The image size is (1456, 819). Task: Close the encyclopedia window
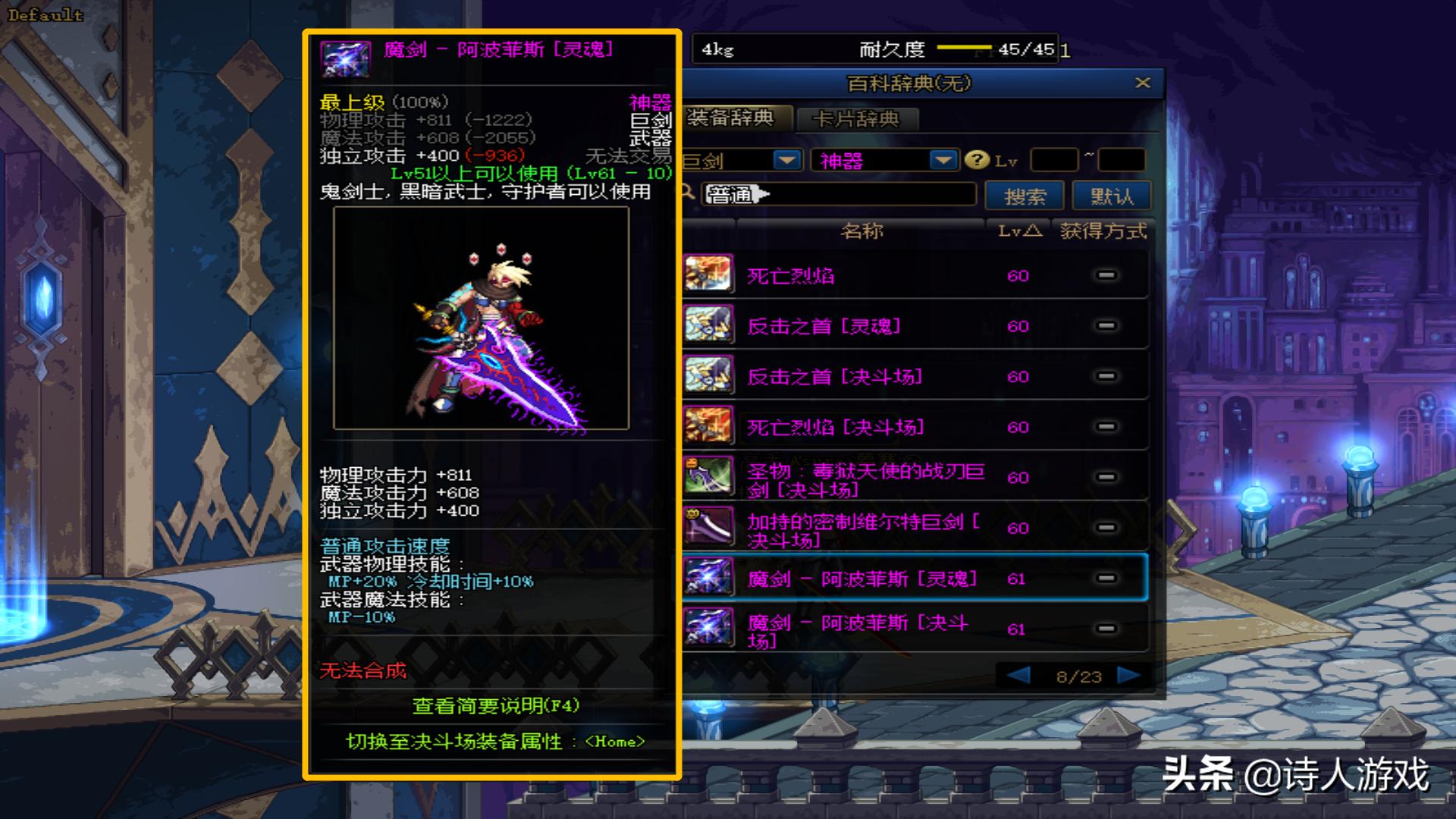pyautogui.click(x=1143, y=83)
